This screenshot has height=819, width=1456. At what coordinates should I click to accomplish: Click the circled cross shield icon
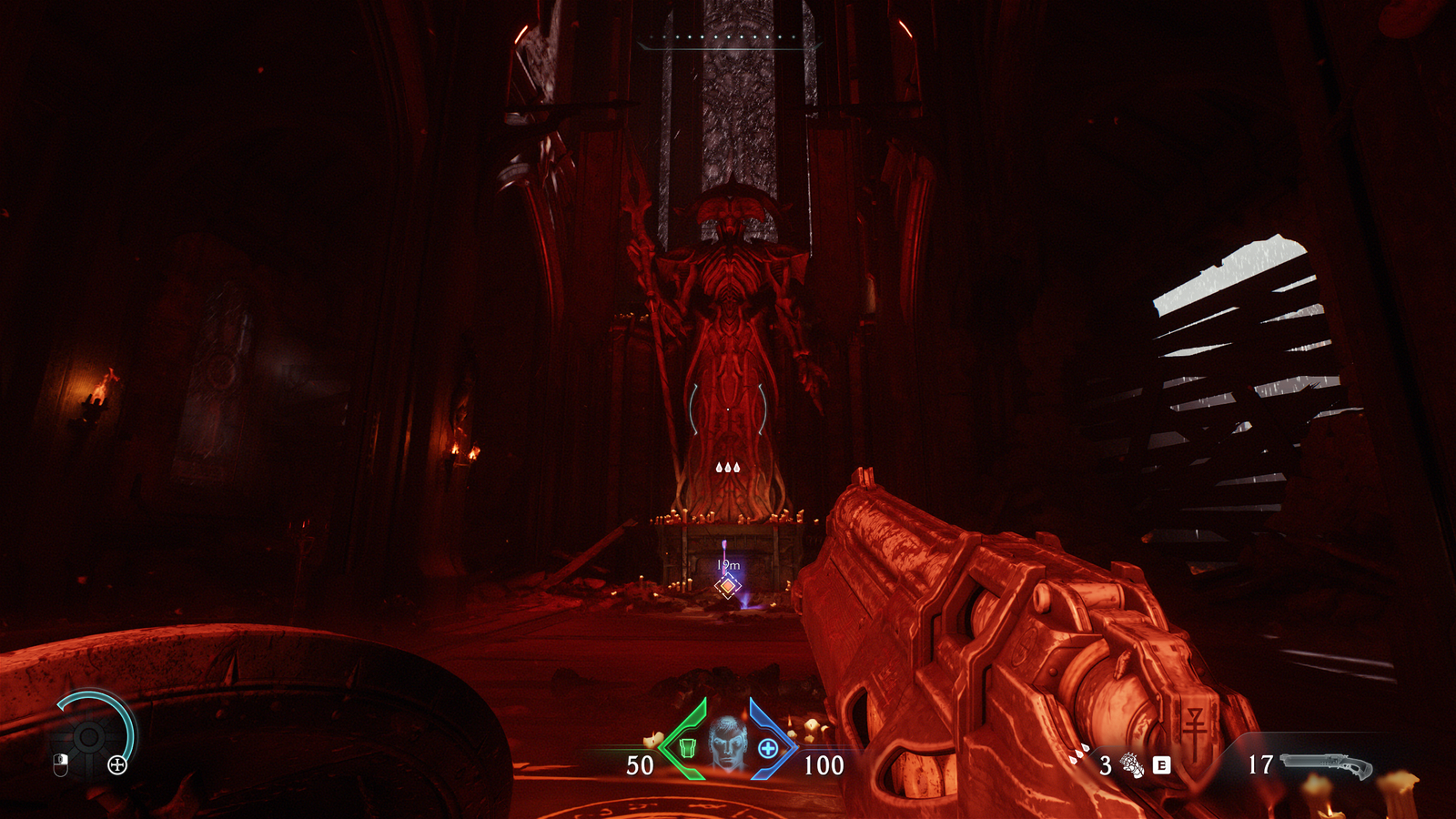pyautogui.click(x=117, y=765)
